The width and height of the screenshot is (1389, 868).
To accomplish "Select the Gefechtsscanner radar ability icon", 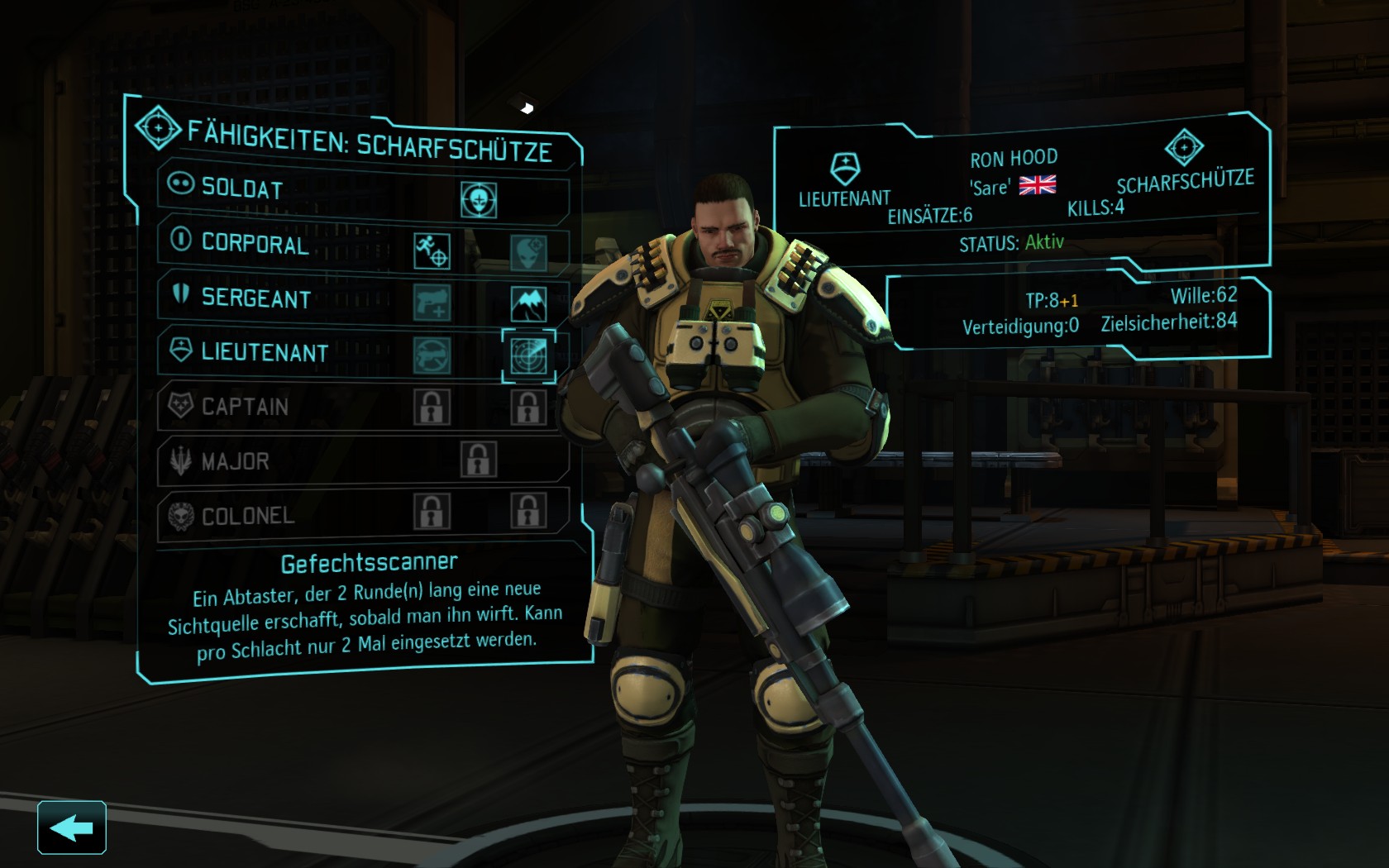I will coord(528,355).
